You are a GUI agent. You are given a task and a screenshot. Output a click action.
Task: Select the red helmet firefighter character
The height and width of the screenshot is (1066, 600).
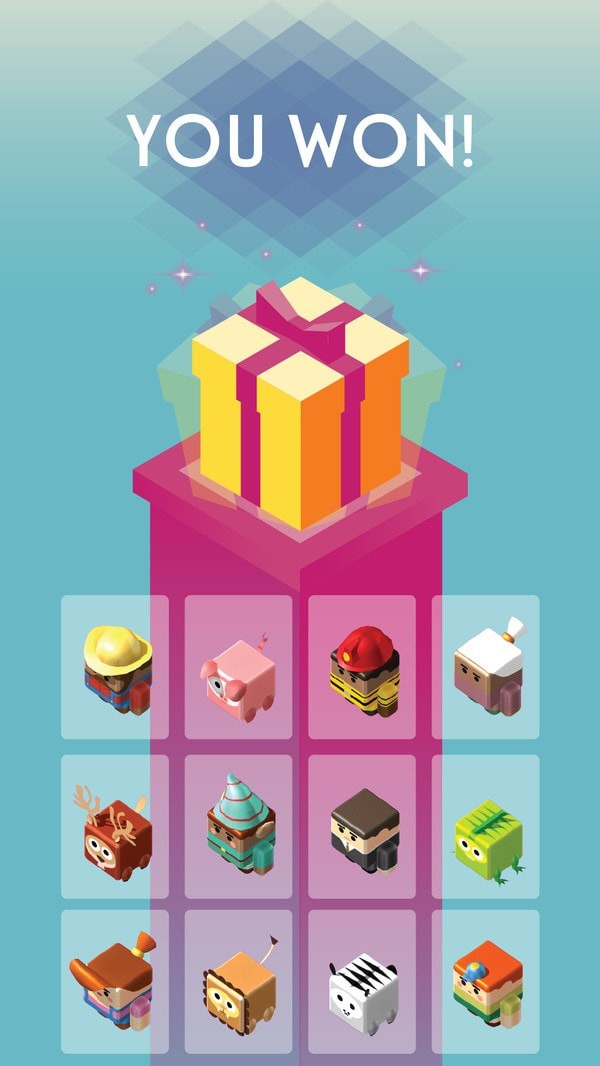click(x=362, y=667)
